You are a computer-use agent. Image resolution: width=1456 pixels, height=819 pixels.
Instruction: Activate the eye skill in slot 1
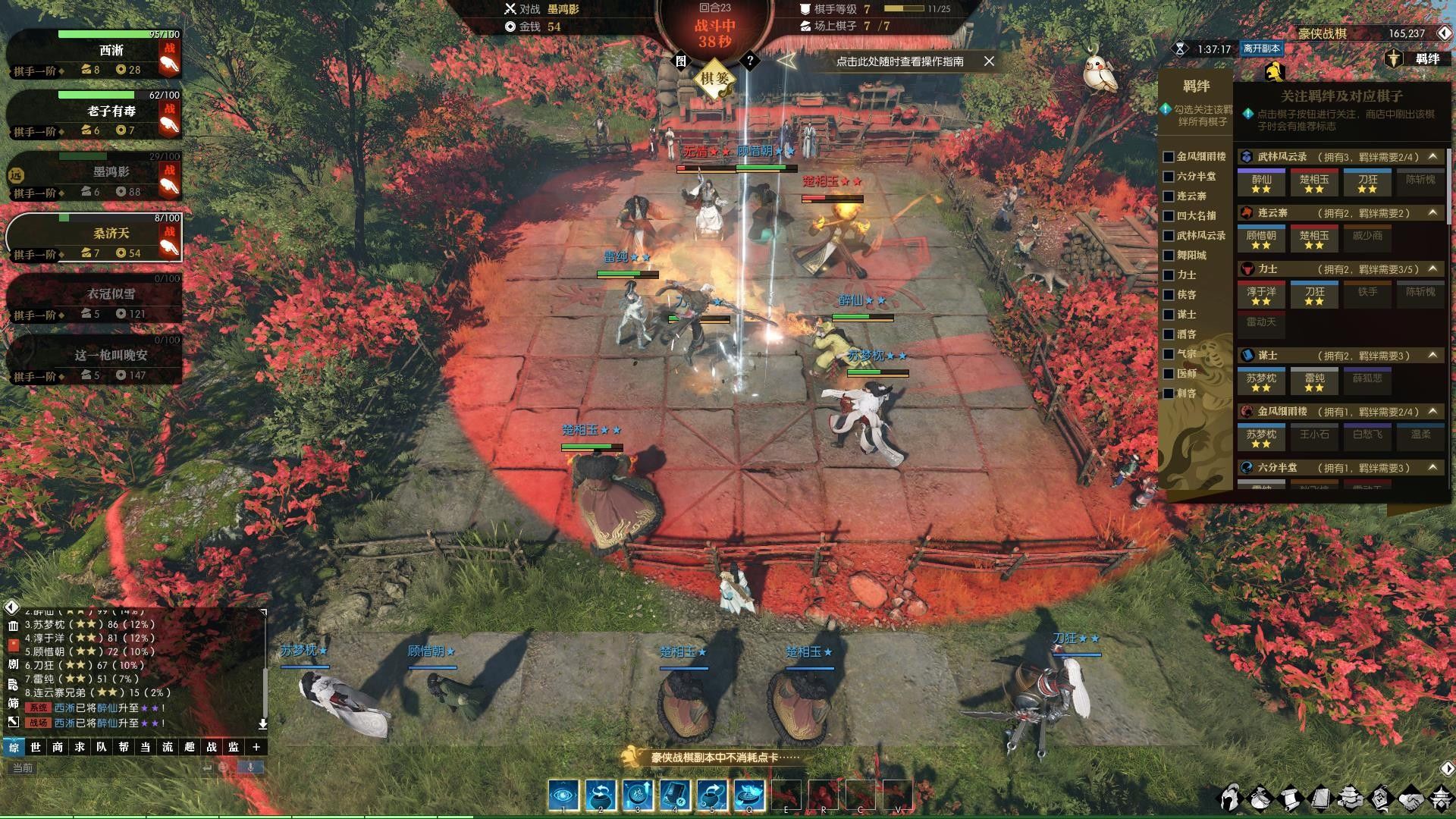[x=563, y=795]
